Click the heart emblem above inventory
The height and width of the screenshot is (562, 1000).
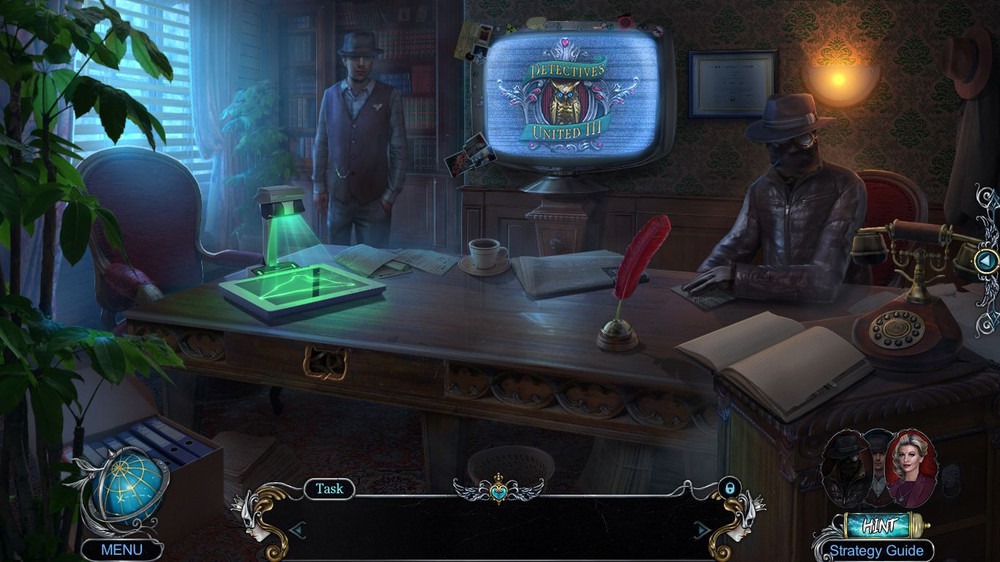point(497,490)
